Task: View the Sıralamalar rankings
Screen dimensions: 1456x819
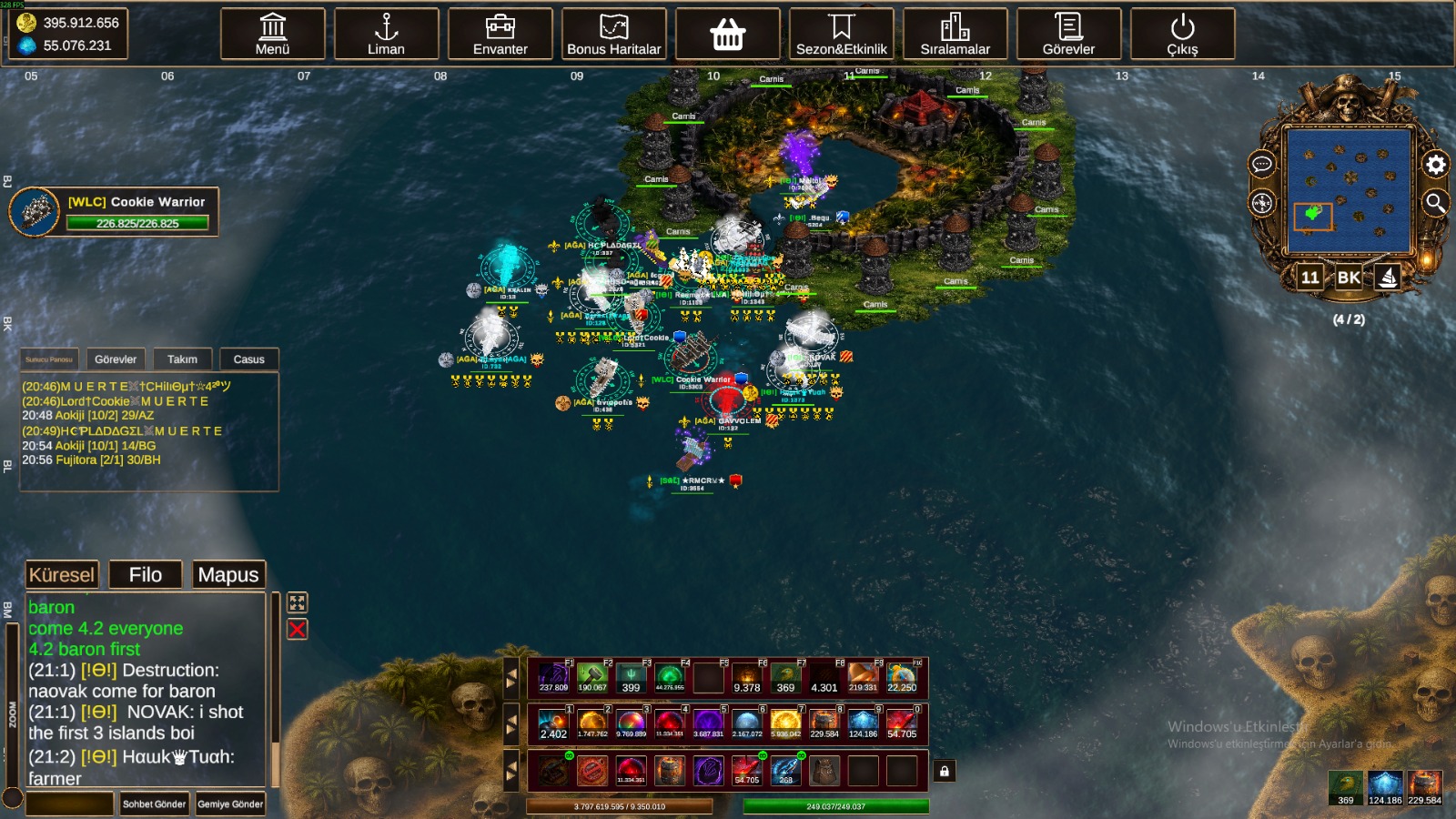Action: coord(955,35)
